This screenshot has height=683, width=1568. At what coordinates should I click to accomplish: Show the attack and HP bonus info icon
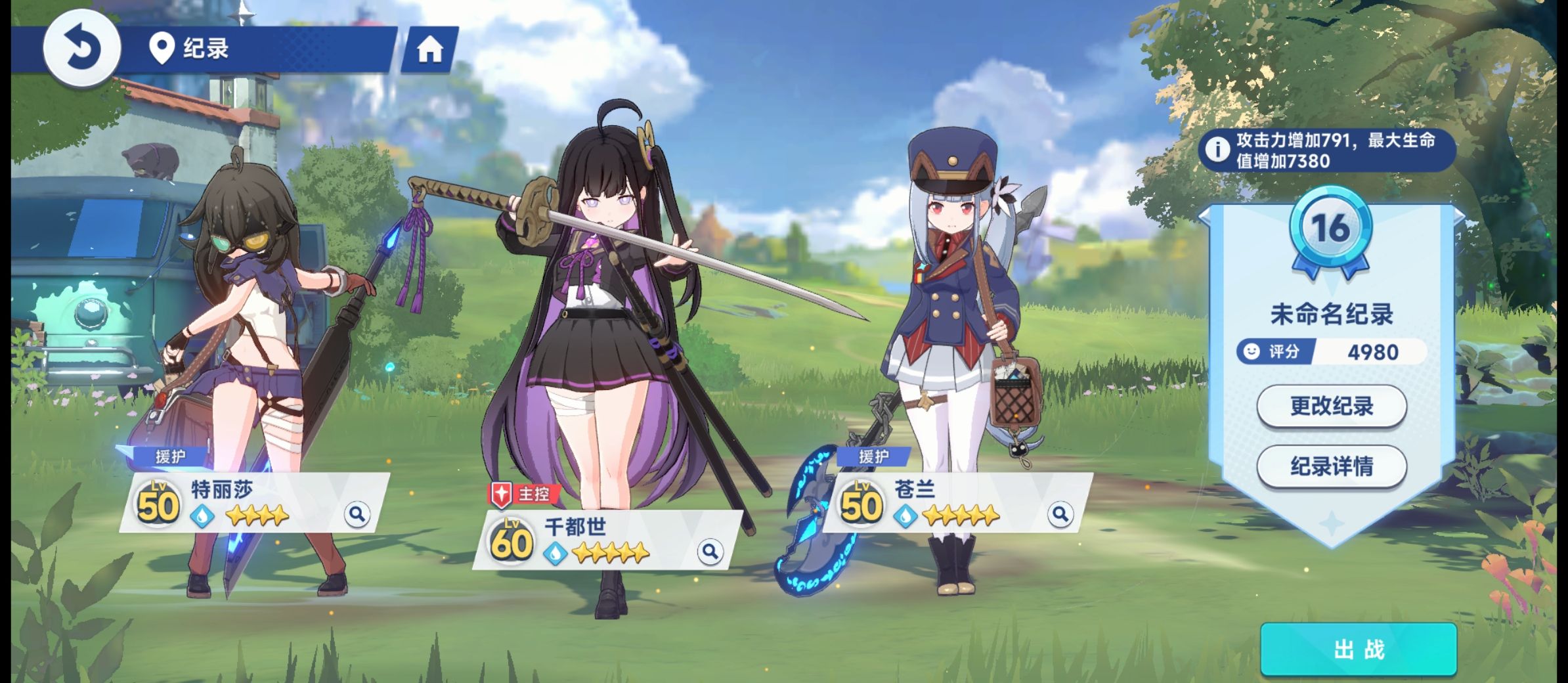click(x=1217, y=150)
